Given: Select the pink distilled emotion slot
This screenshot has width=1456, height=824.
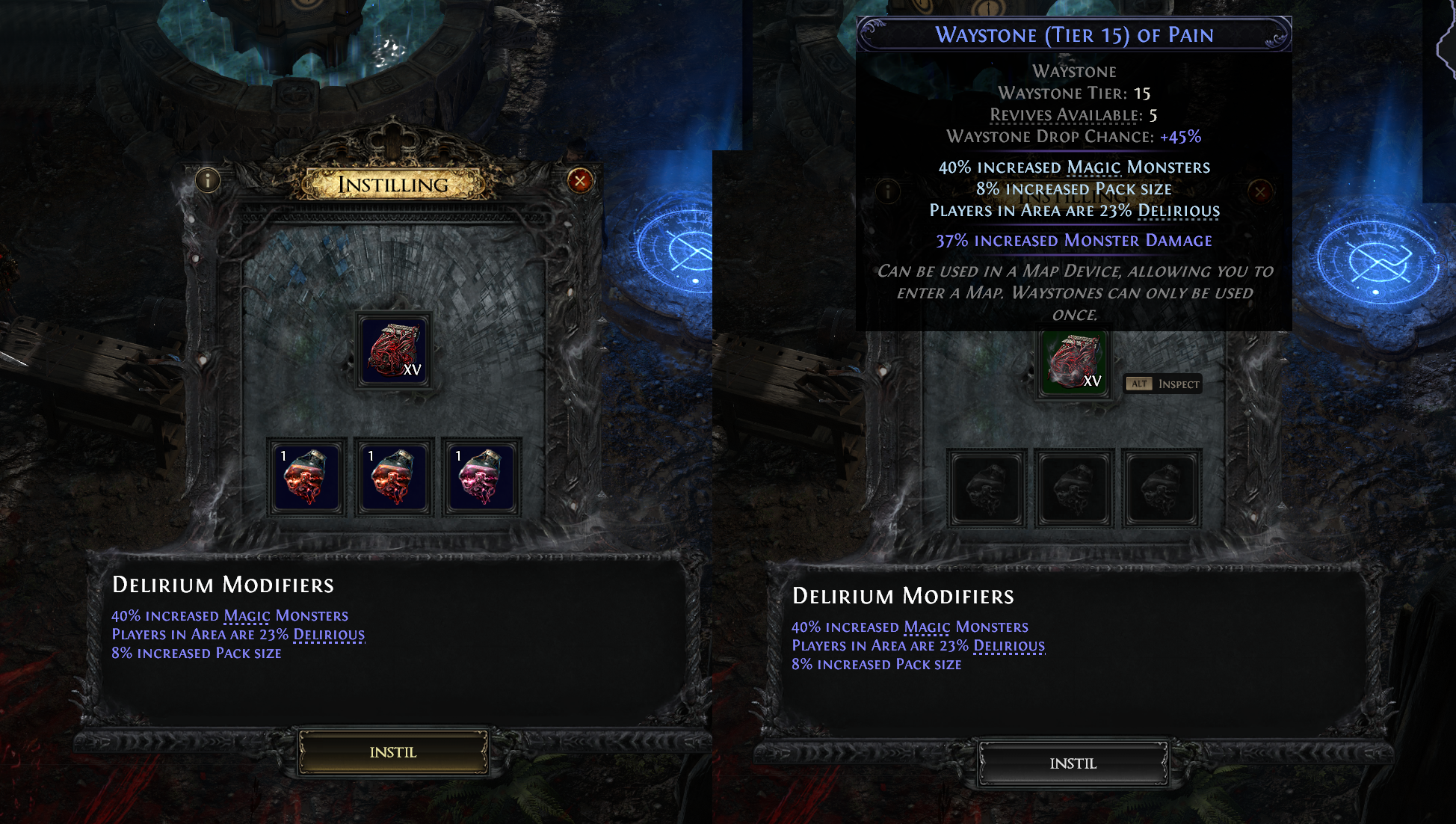Looking at the screenshot, I should pyautogui.click(x=481, y=477).
